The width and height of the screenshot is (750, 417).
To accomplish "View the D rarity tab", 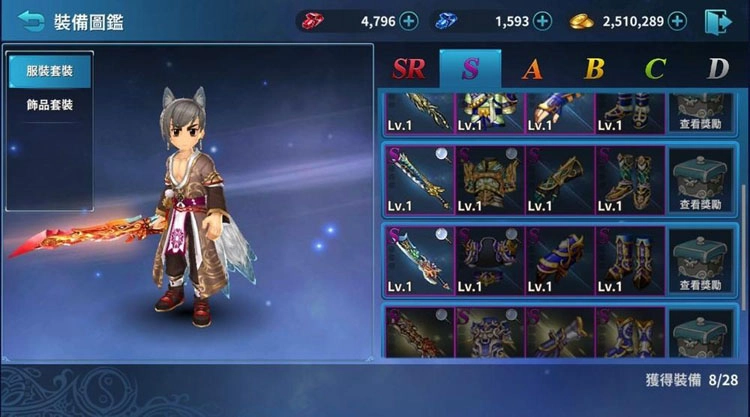I will pos(717,68).
